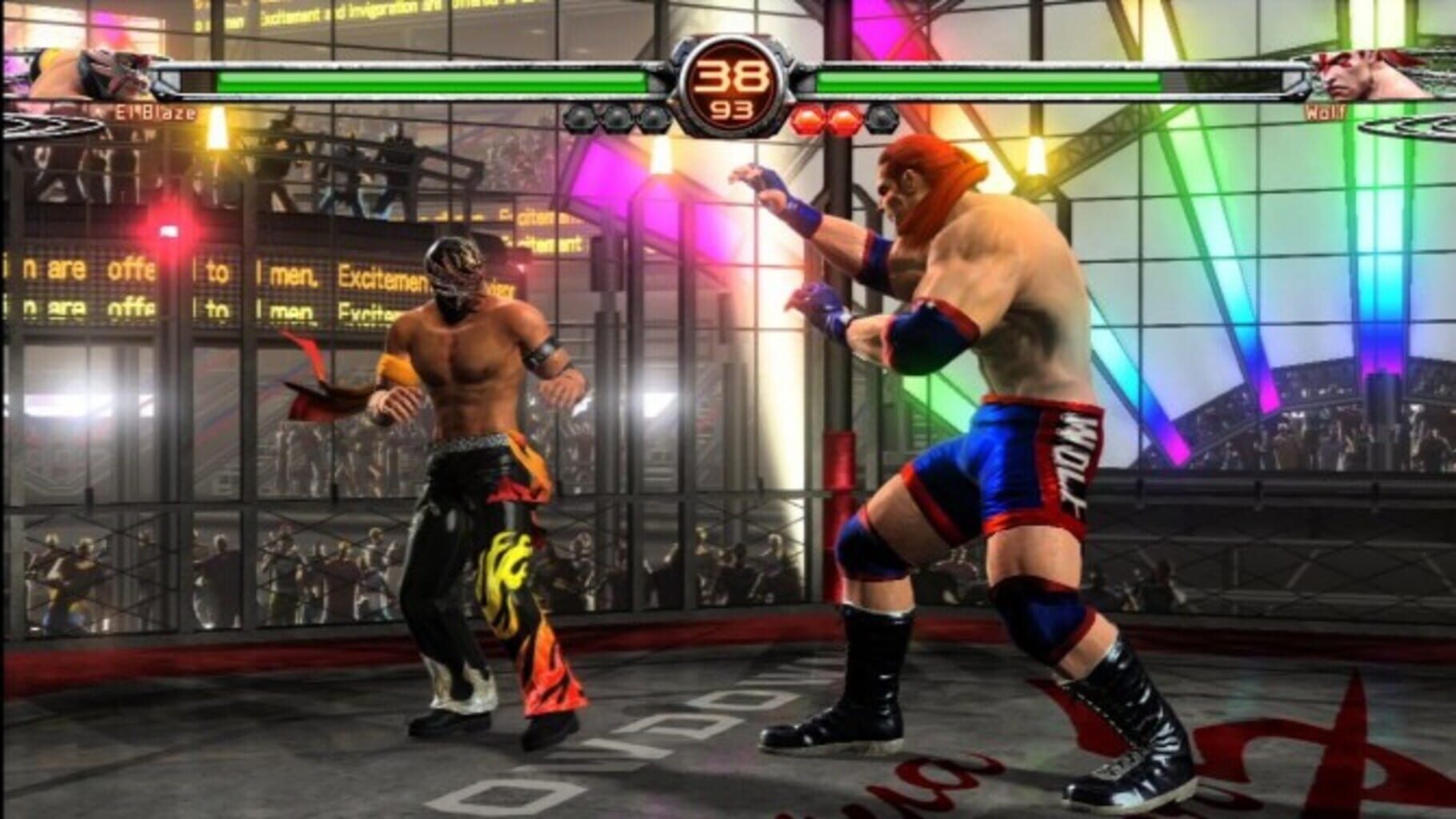Screen dimensions: 1456x819
Task: Click Wolf's first red round-win marker
Action: pyautogui.click(x=808, y=118)
